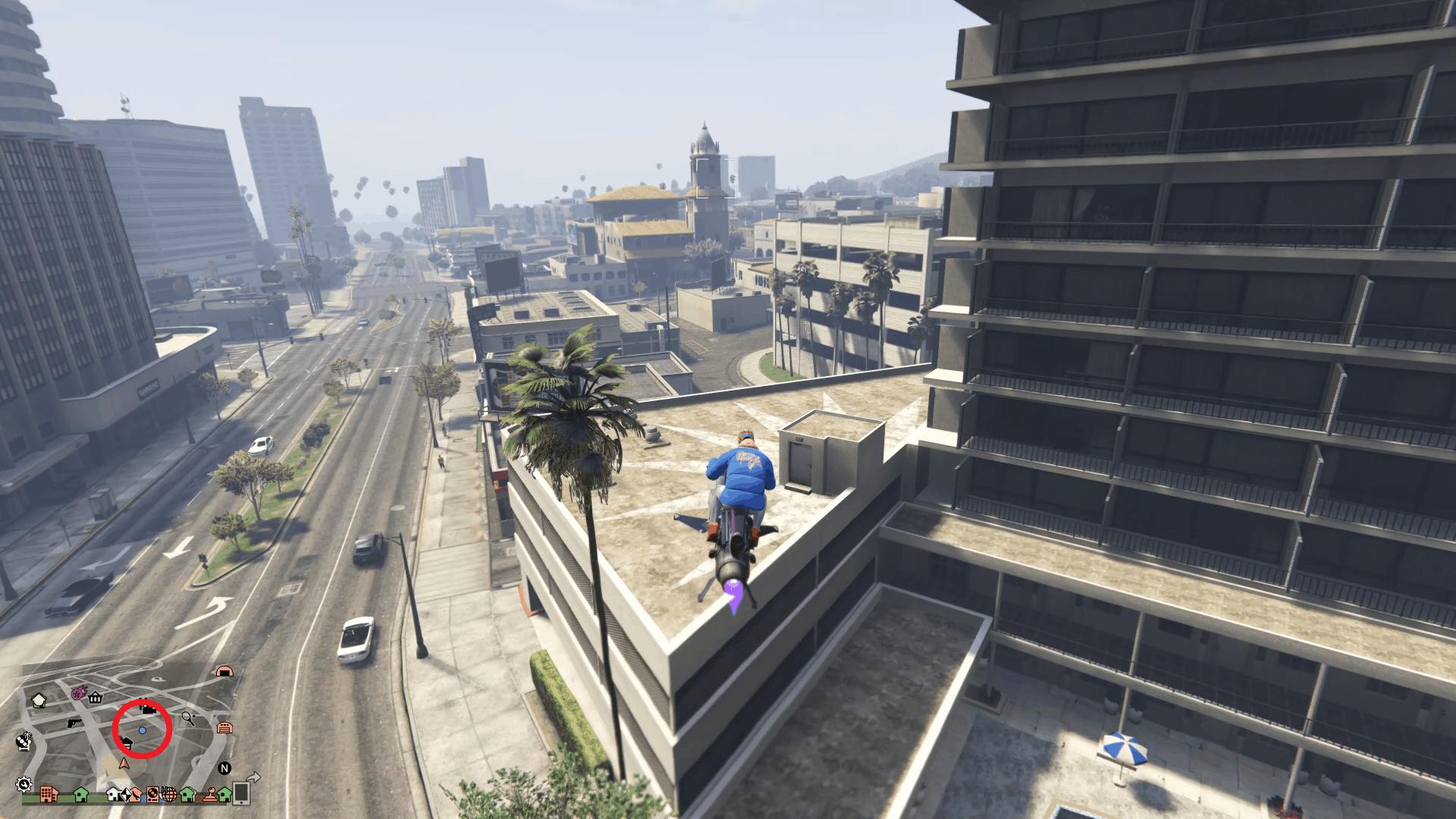Select the striped ball and palm blip

pos(24,740)
